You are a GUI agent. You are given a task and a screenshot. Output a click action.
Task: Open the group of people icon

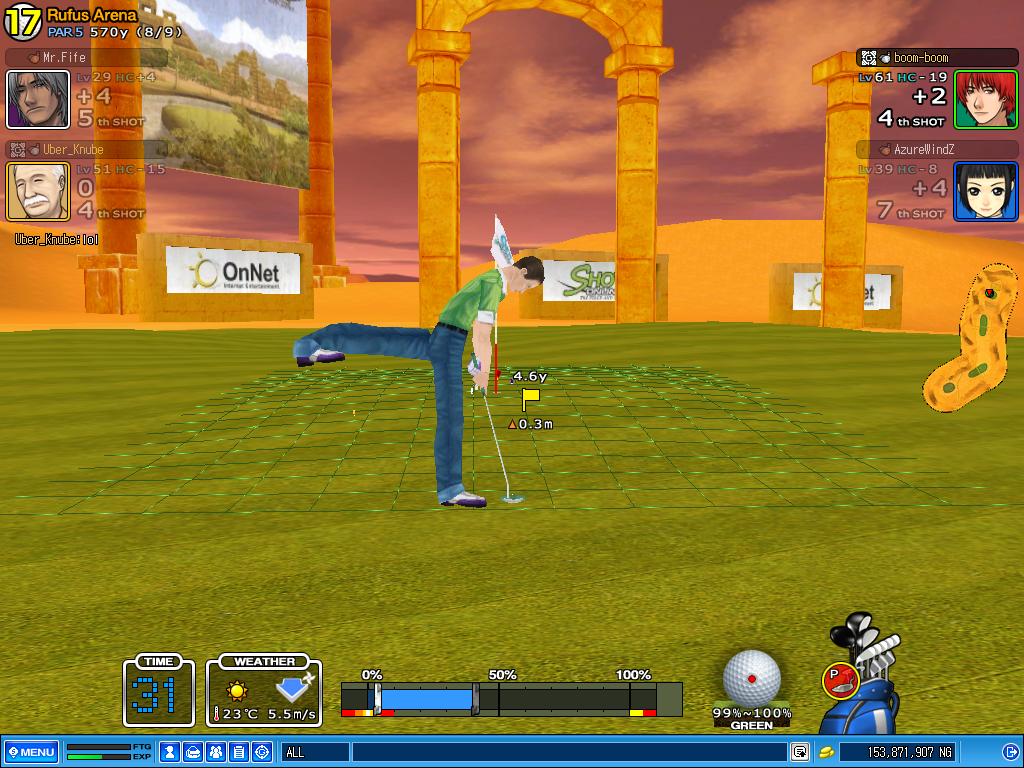pos(216,752)
